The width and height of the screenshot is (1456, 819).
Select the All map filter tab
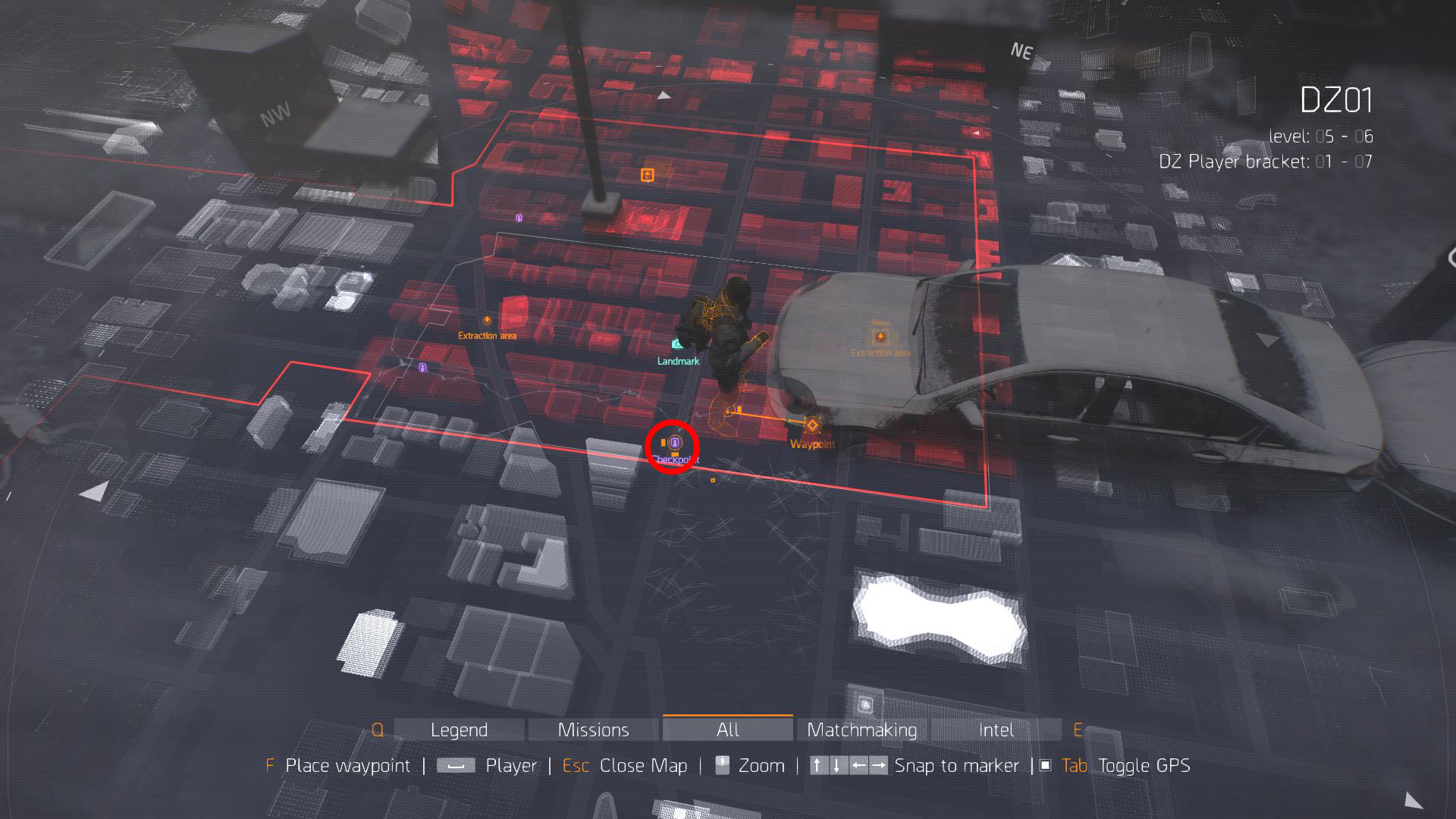(x=727, y=730)
